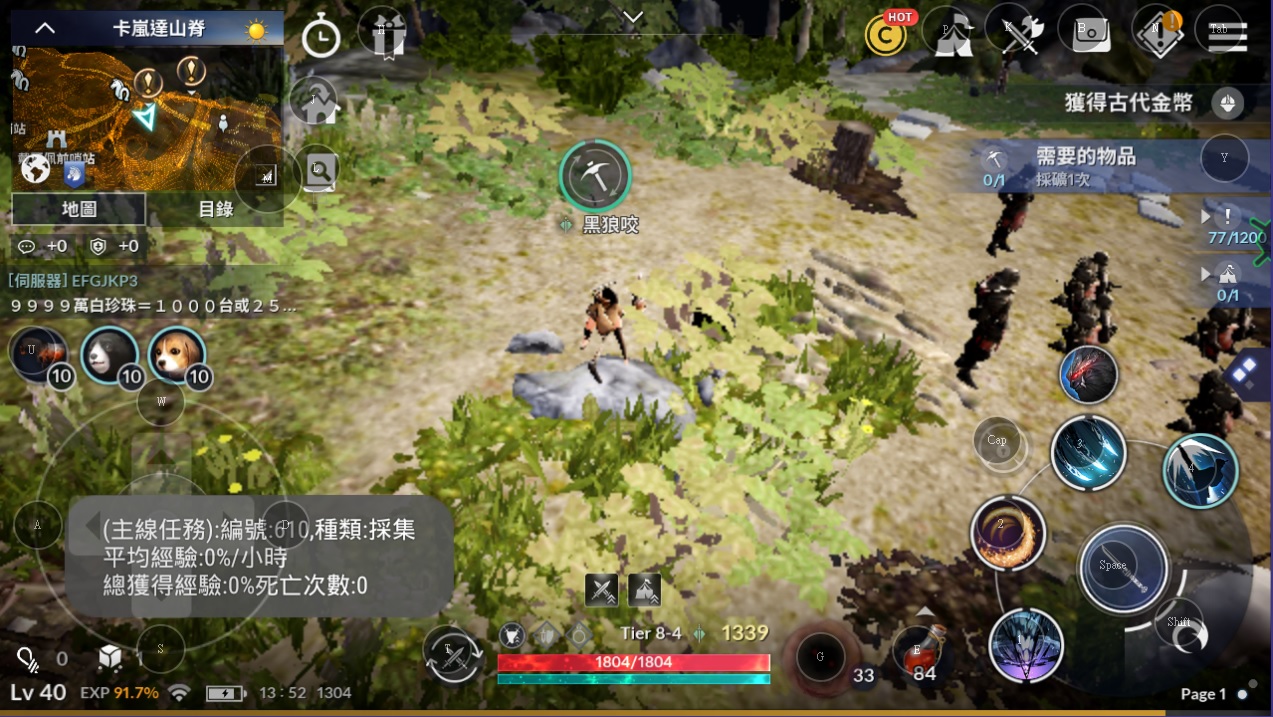
Task: Open the stopwatch timer icon
Action: 321,37
